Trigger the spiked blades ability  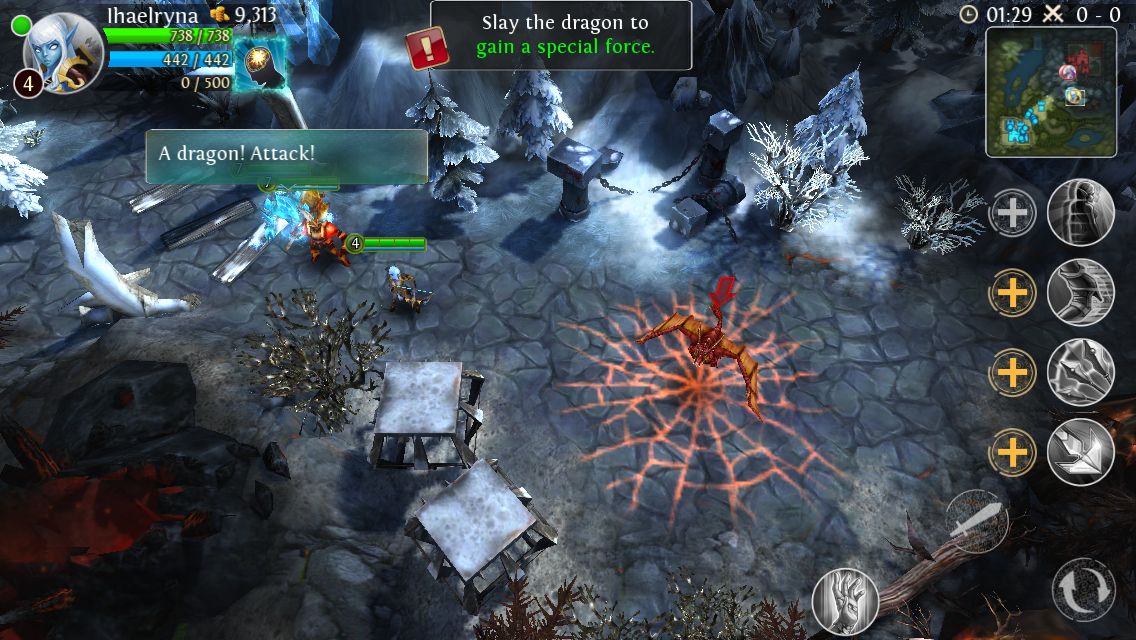(x=1081, y=372)
